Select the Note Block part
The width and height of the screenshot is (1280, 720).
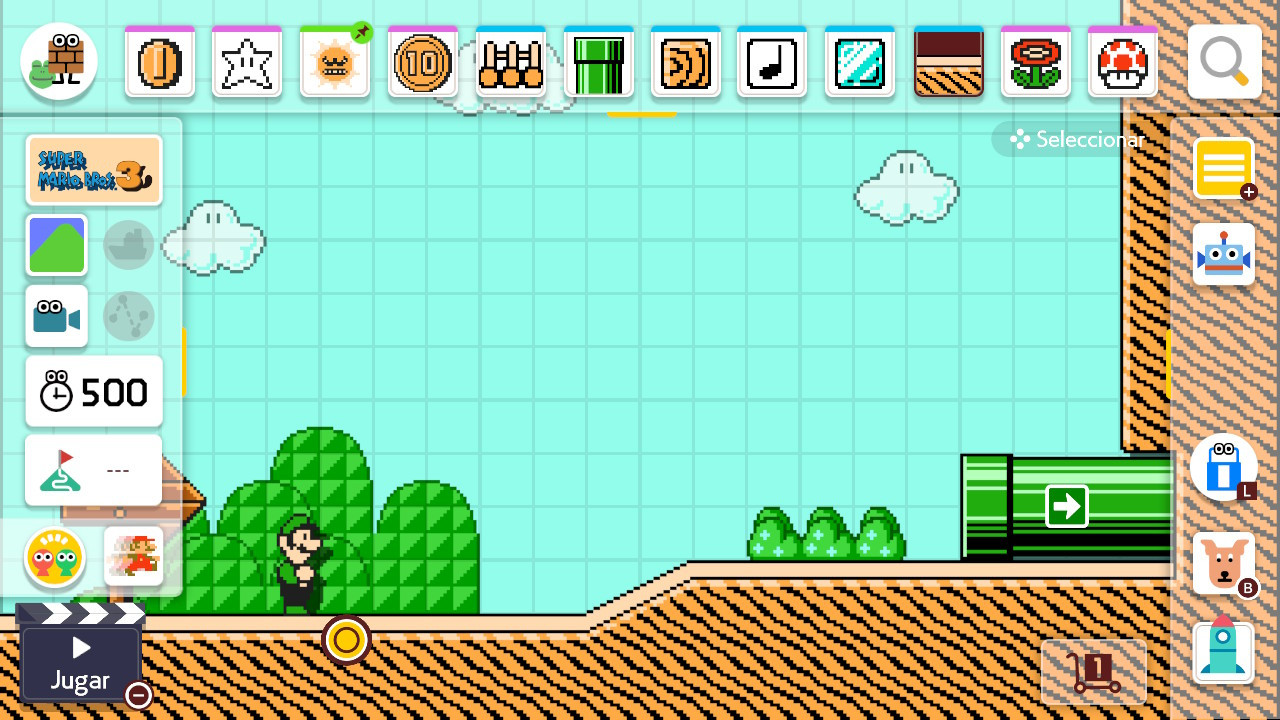pos(773,62)
